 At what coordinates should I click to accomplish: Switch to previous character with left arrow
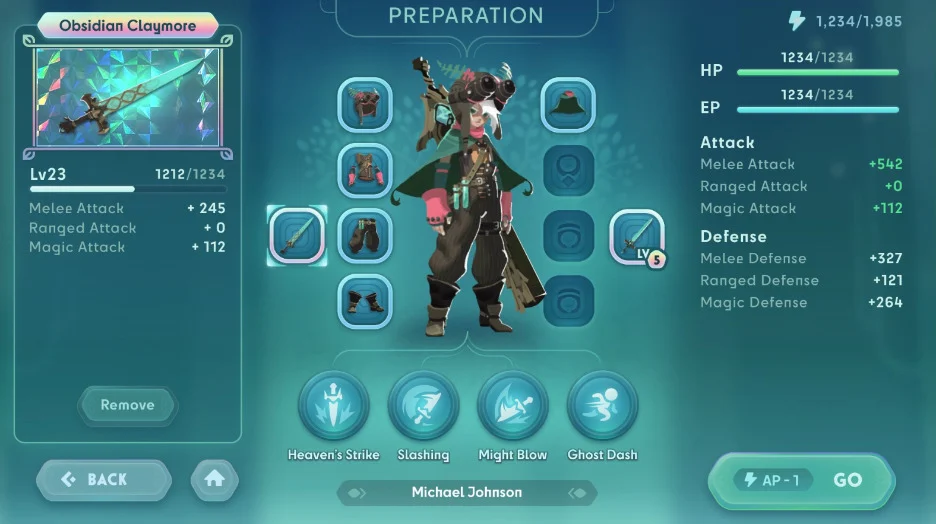click(x=357, y=493)
